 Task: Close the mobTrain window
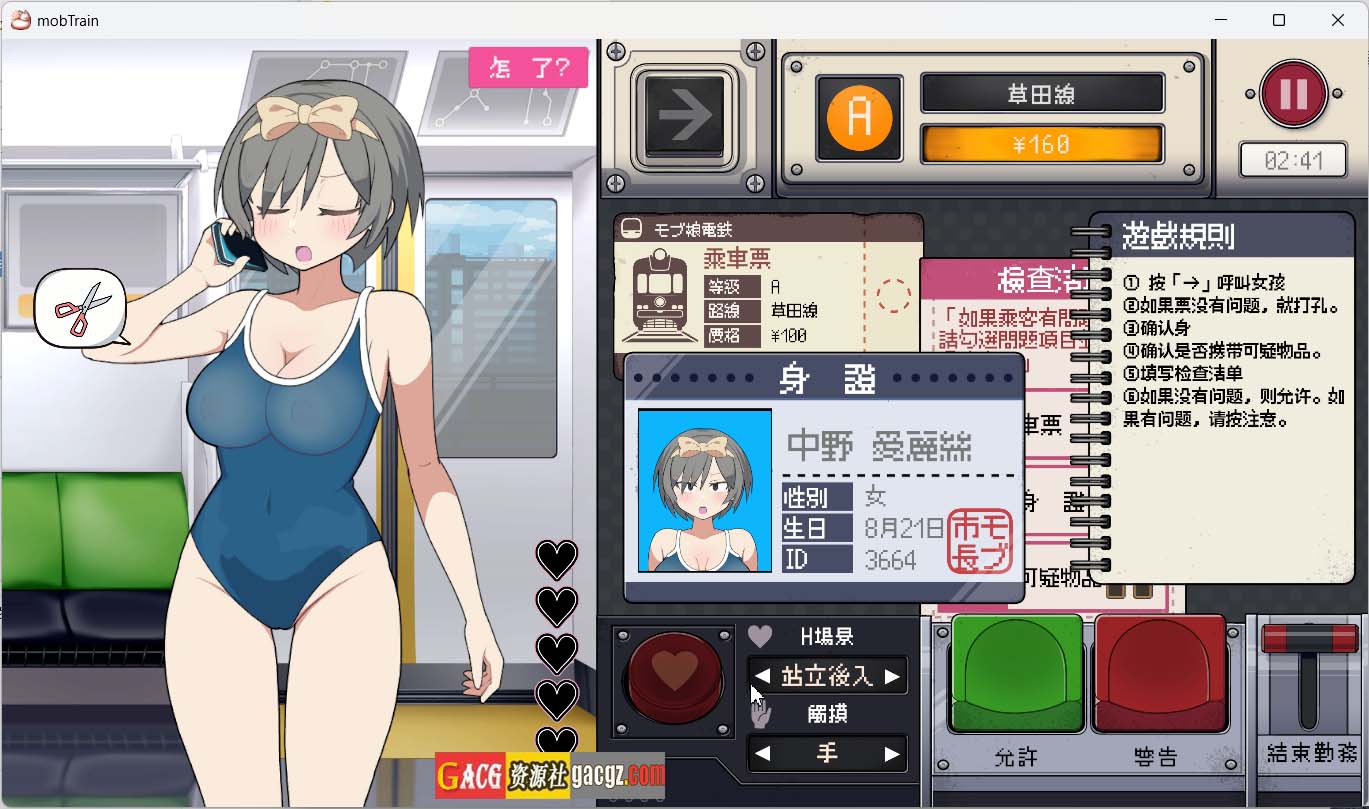tap(1338, 20)
